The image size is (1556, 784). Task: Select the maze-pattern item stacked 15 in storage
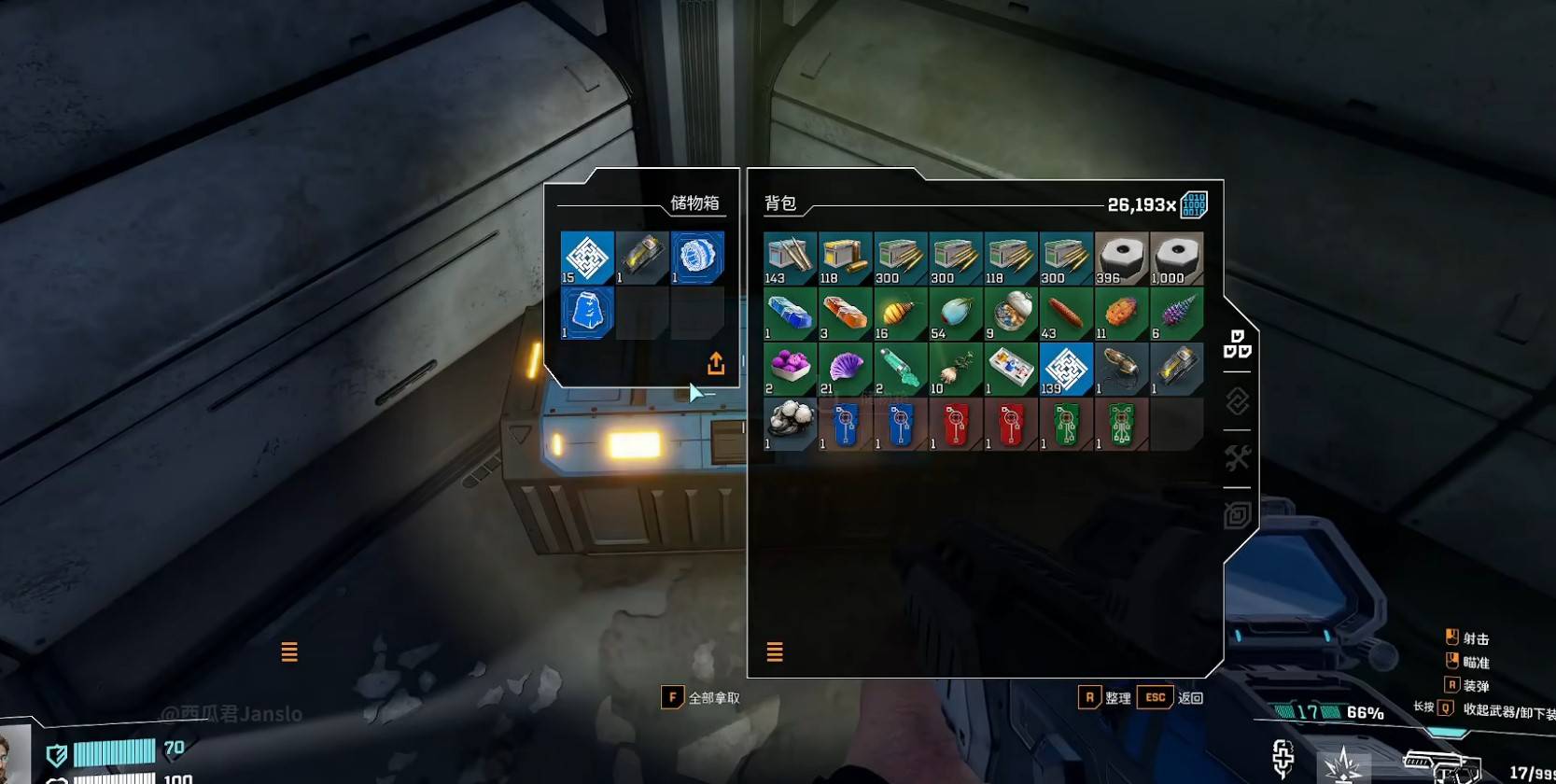(x=587, y=258)
